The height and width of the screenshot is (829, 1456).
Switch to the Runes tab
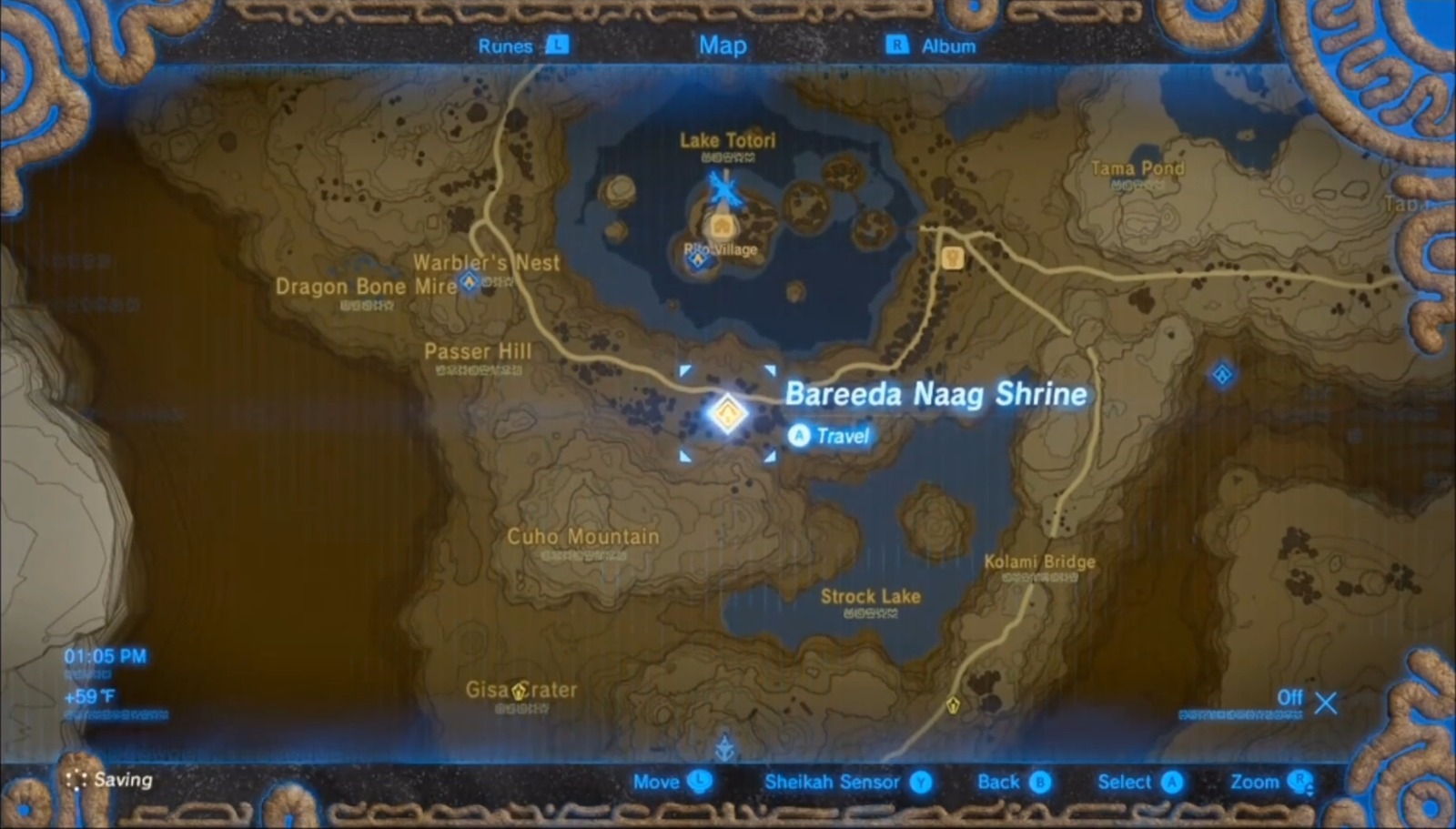click(506, 45)
